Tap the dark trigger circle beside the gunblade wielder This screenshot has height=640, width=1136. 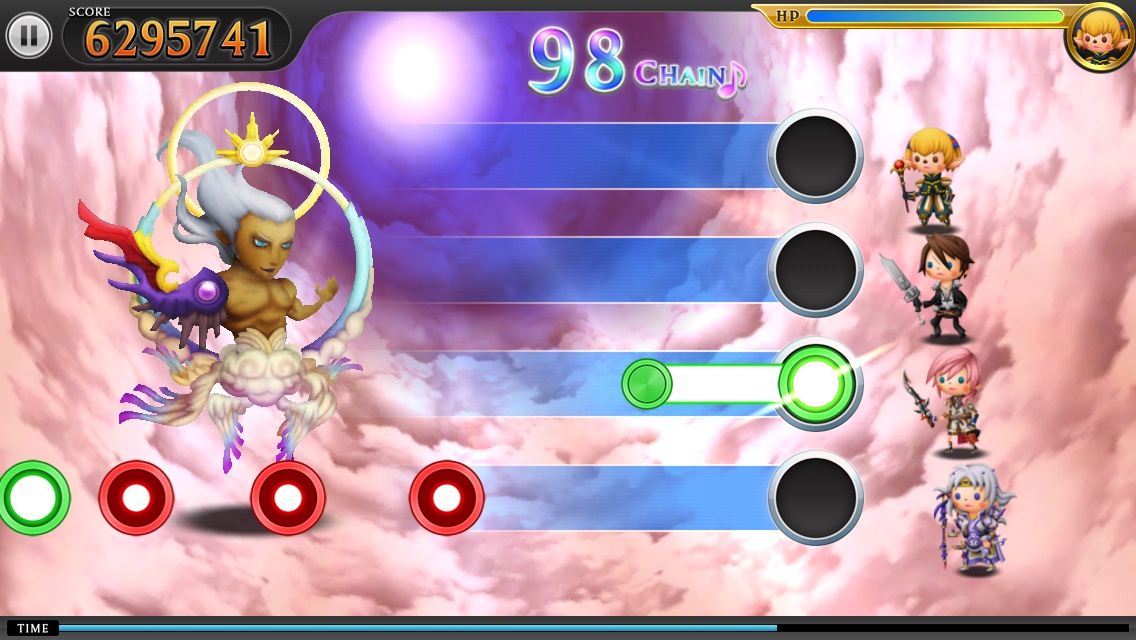[816, 269]
